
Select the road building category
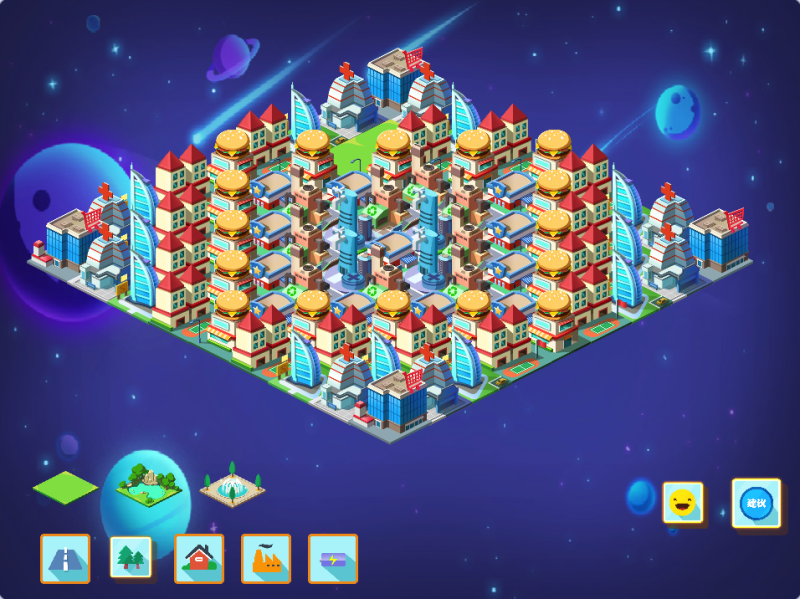point(65,558)
